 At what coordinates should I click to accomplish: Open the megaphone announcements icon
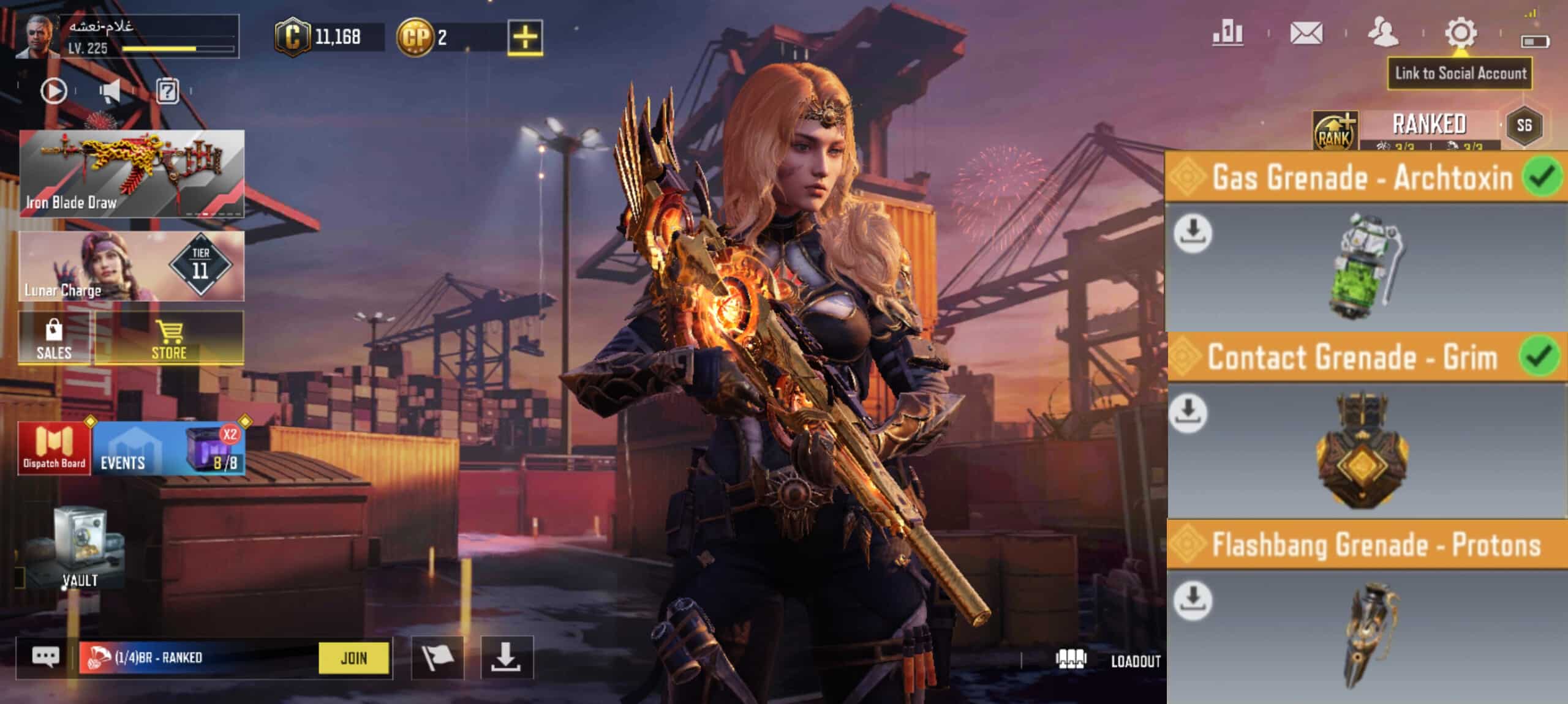tap(110, 92)
